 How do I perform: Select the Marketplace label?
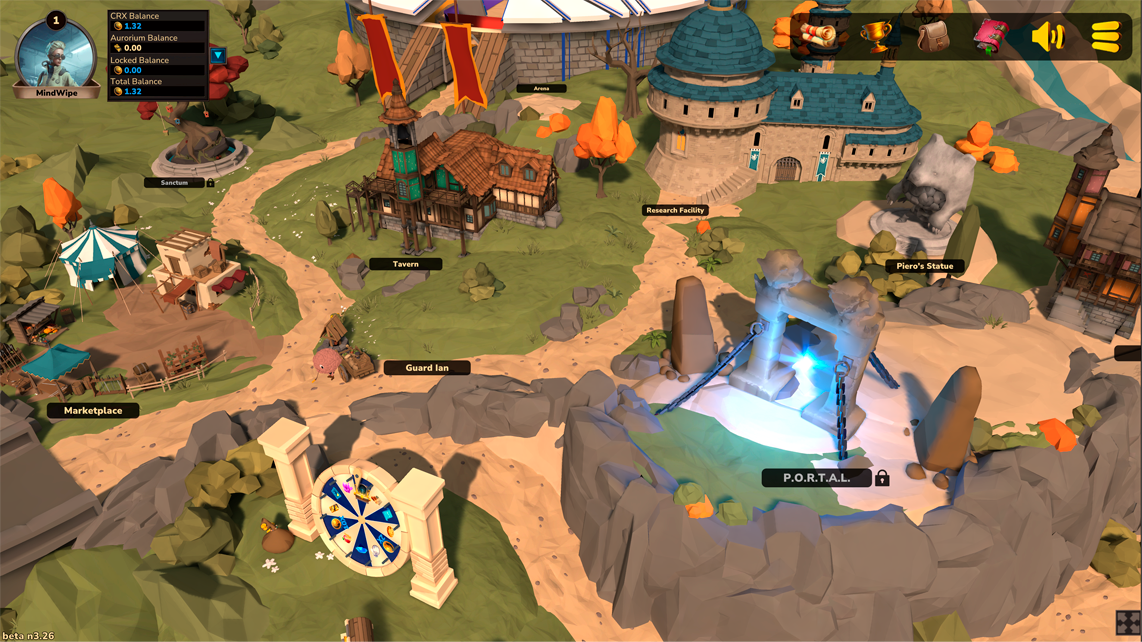point(93,410)
